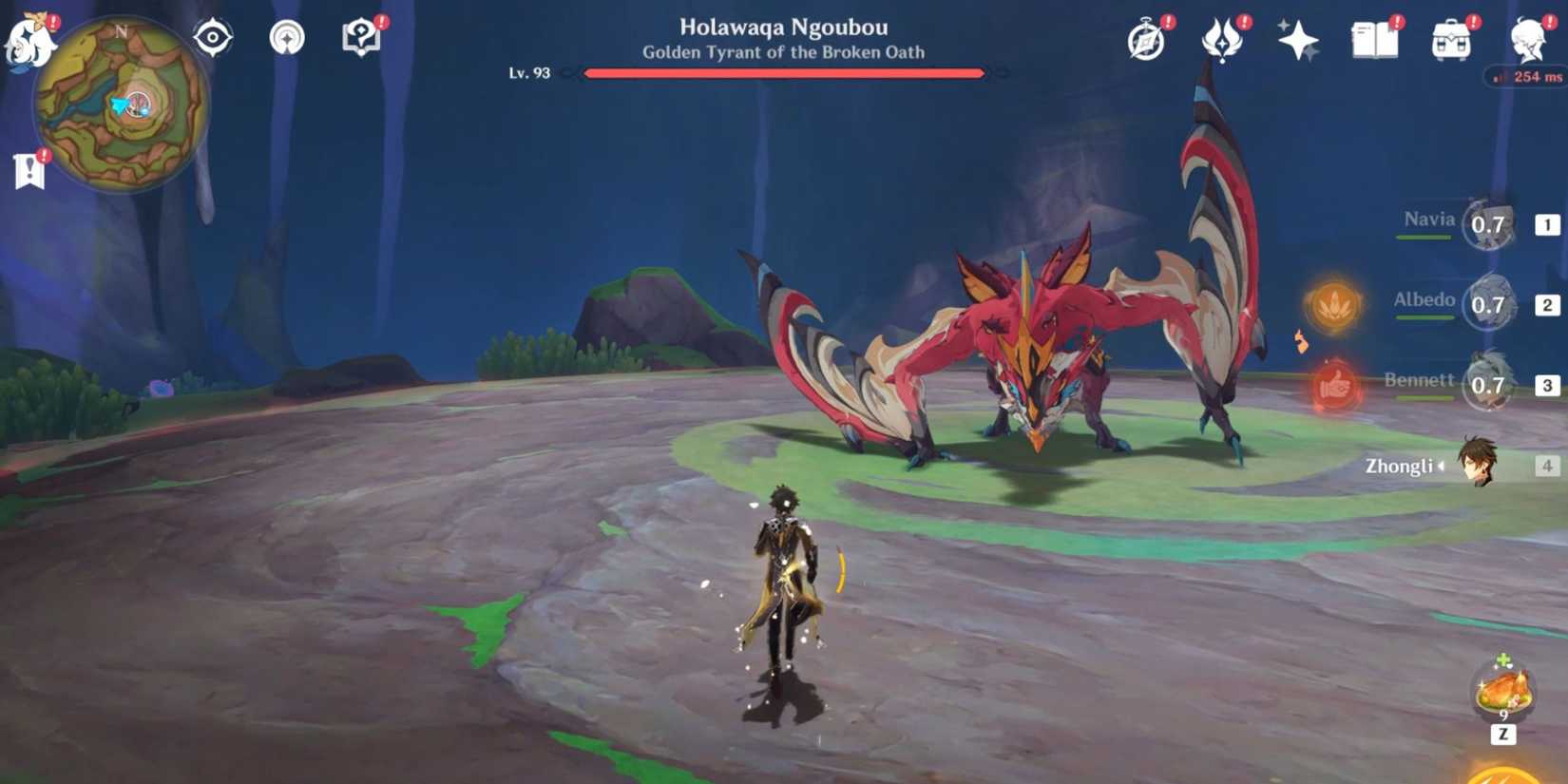Open the Events overview wings icon
Image resolution: width=1568 pixels, height=784 pixels.
1222,40
